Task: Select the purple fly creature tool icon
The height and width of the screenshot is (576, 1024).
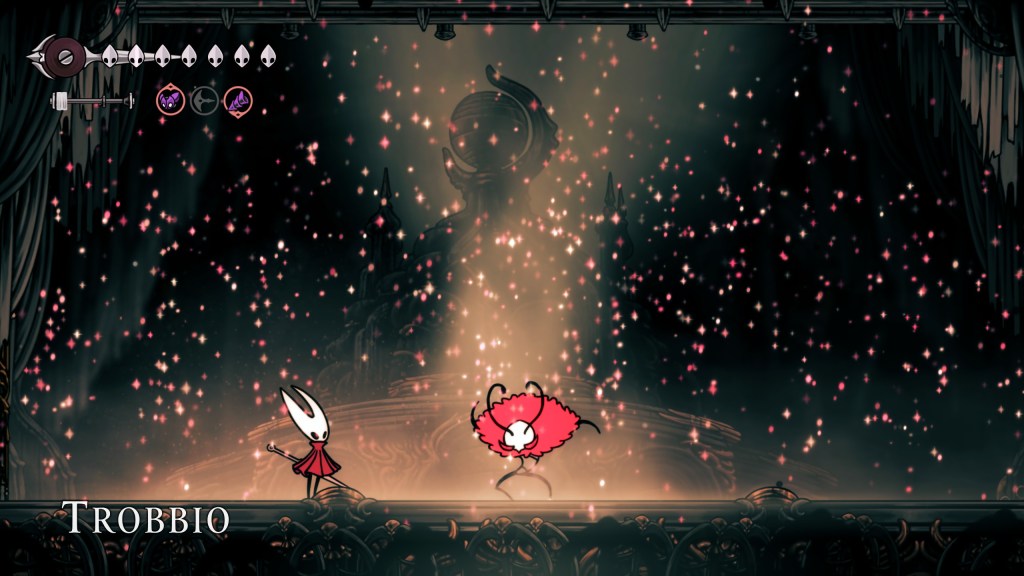Action: pyautogui.click(x=171, y=100)
